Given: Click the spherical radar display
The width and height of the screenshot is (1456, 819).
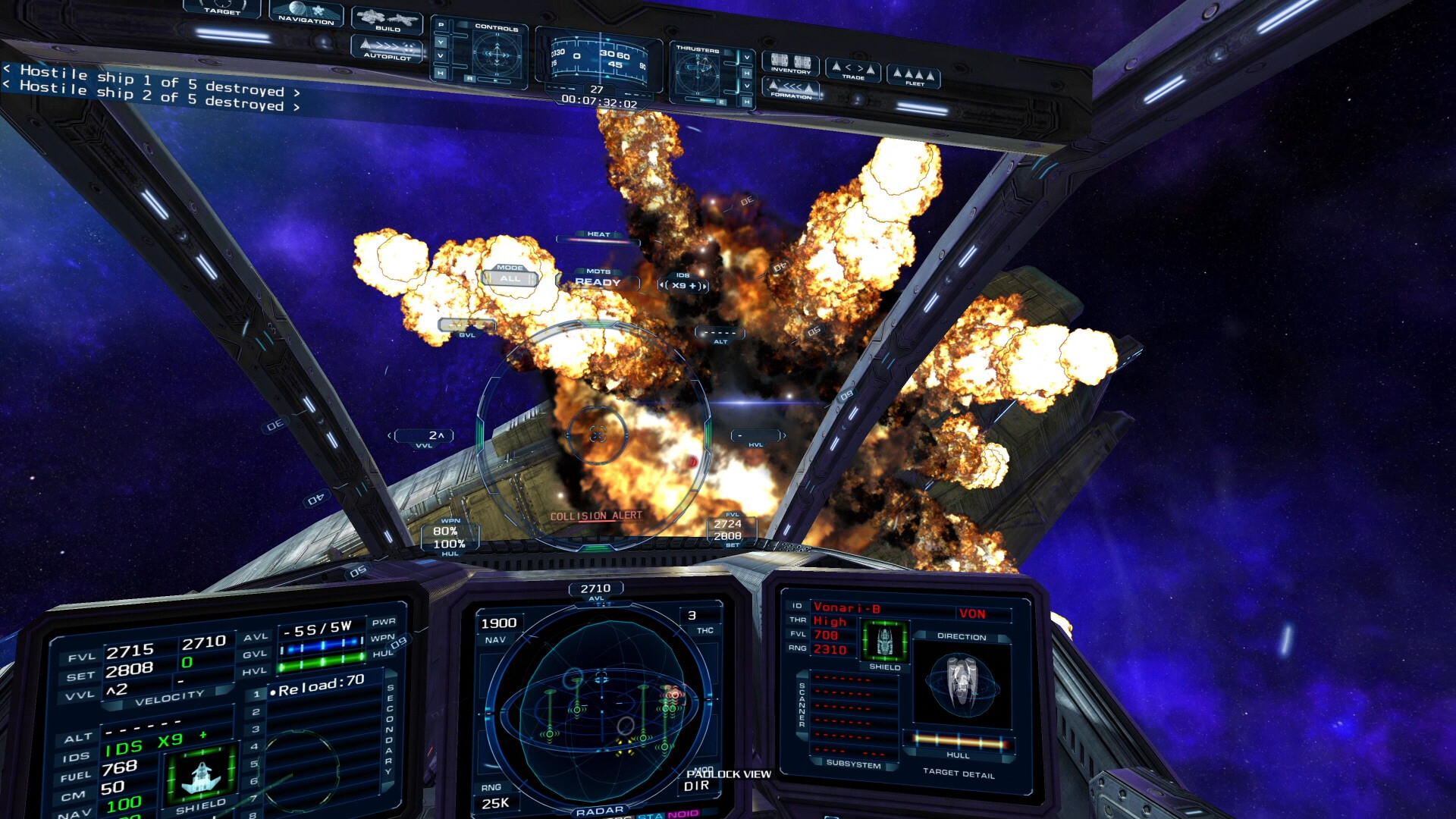Looking at the screenshot, I should [x=599, y=705].
